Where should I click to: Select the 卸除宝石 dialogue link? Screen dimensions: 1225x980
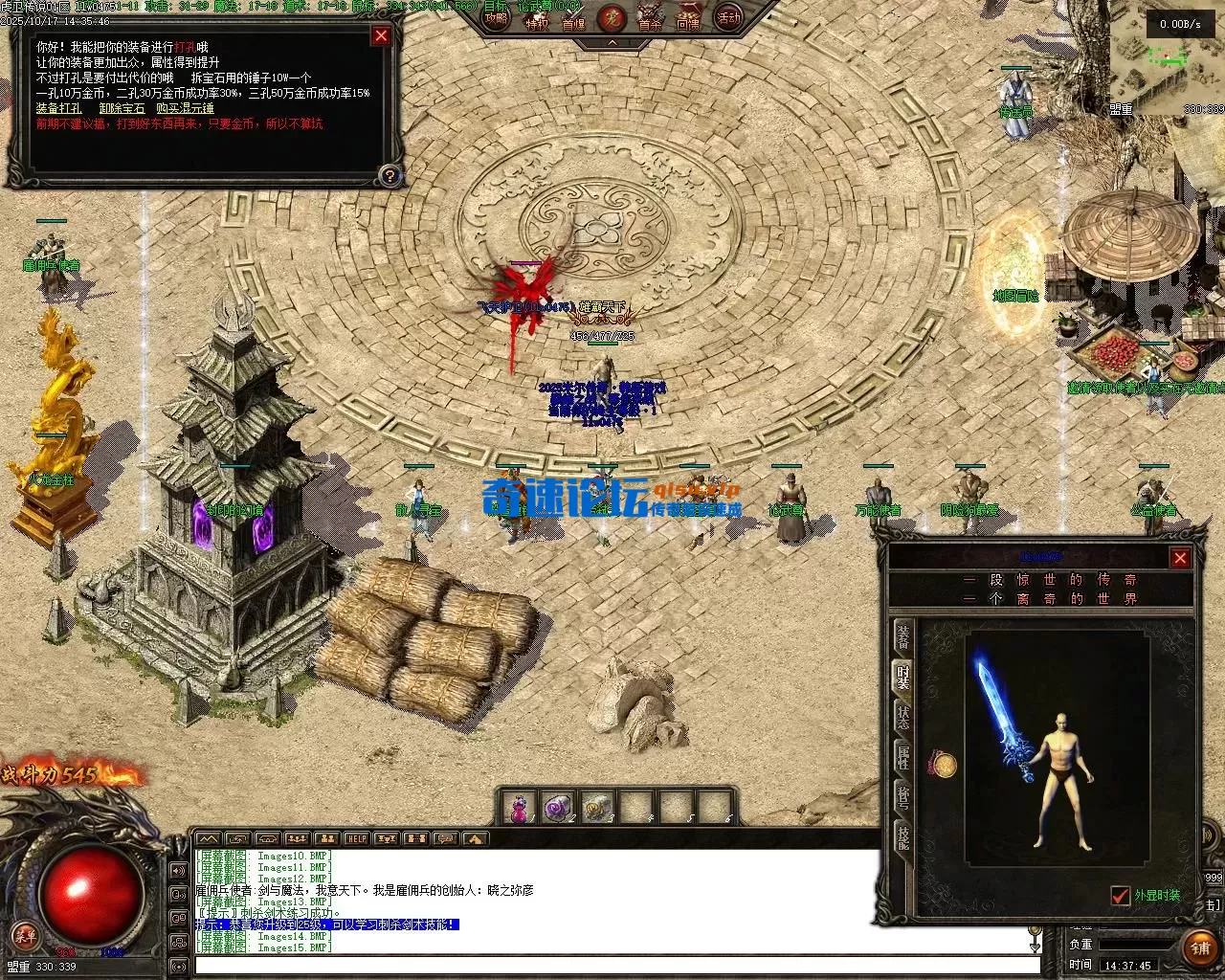click(122, 108)
